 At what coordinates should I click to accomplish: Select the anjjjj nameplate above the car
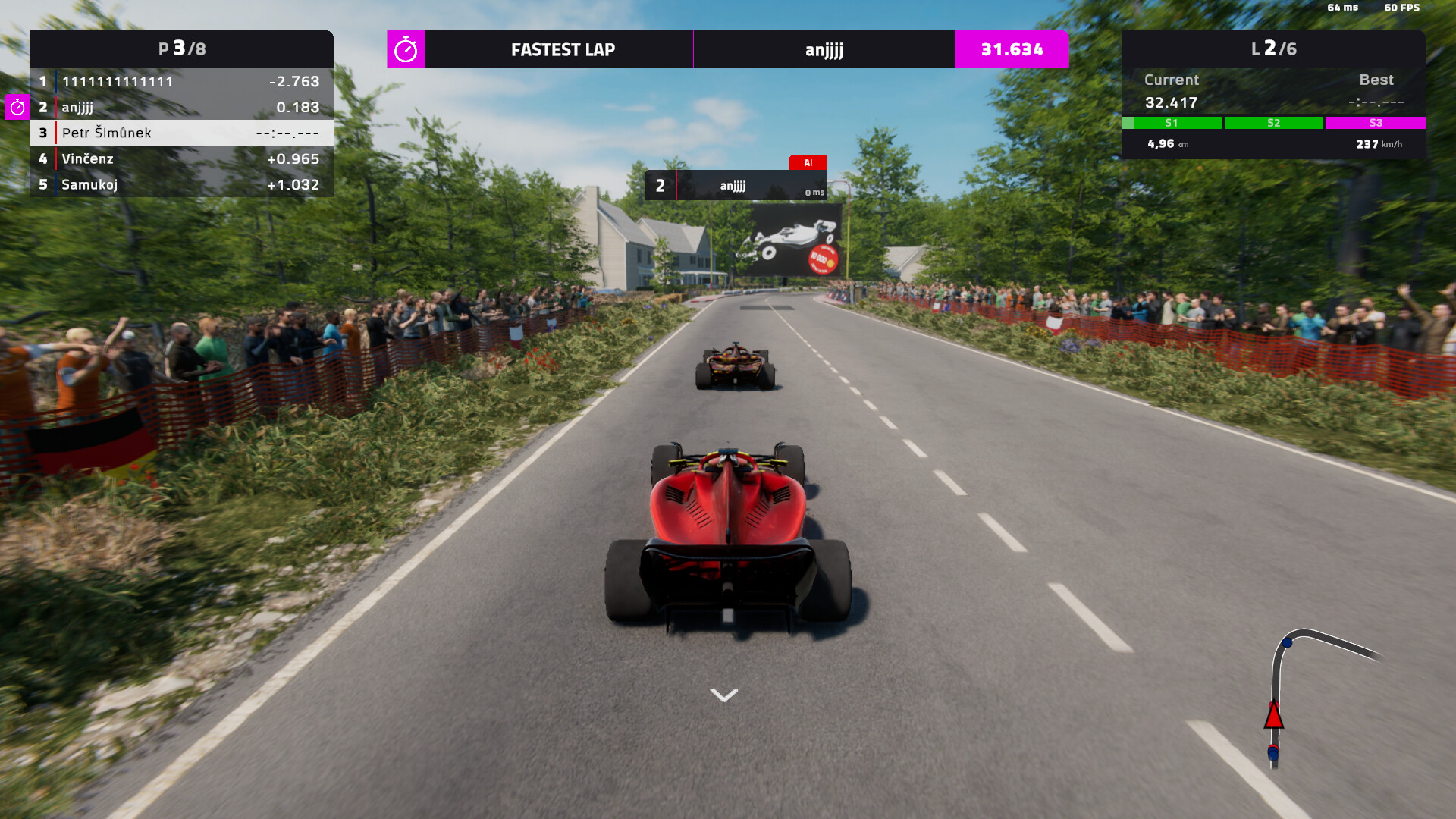736,186
